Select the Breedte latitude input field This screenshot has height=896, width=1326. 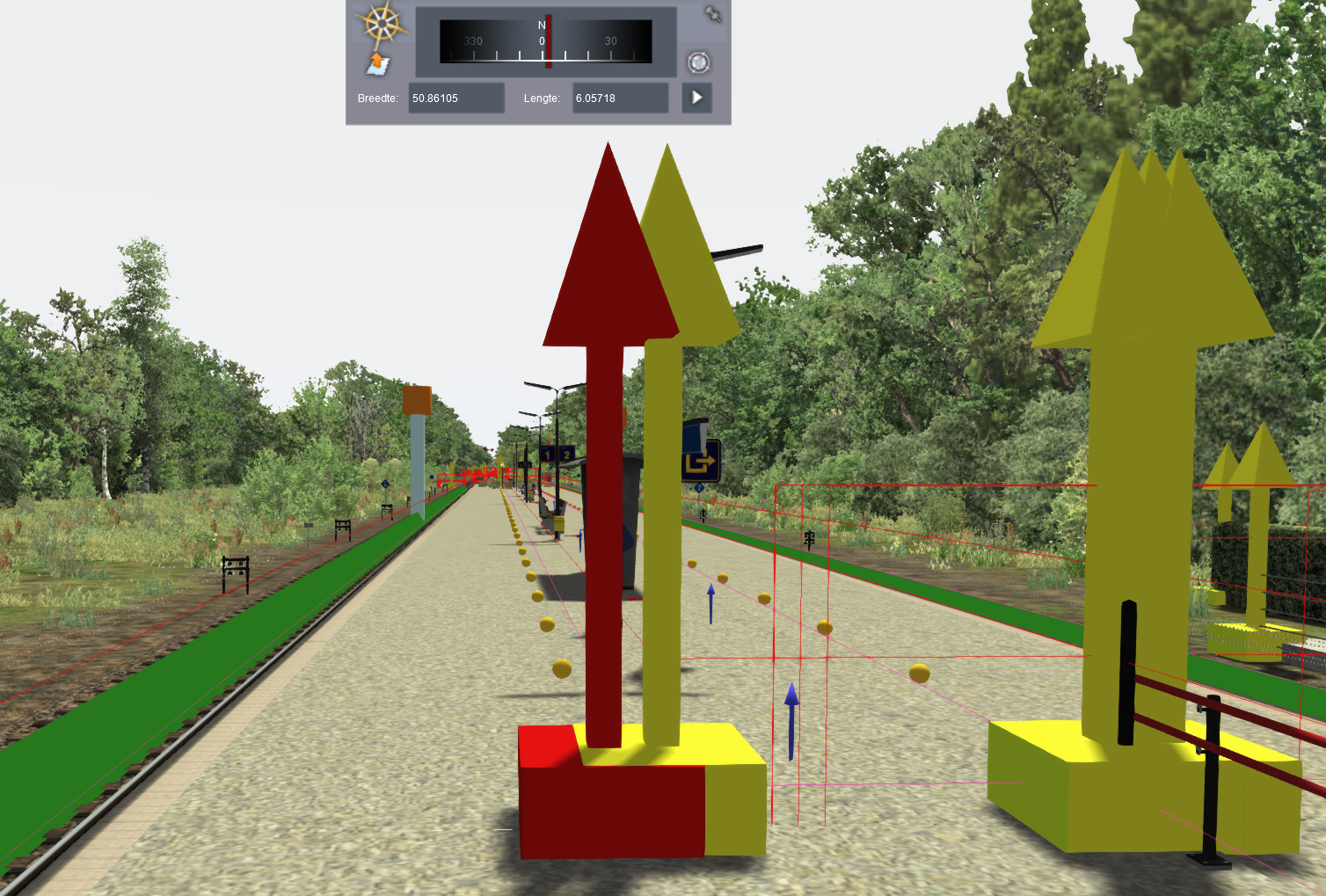point(456,98)
